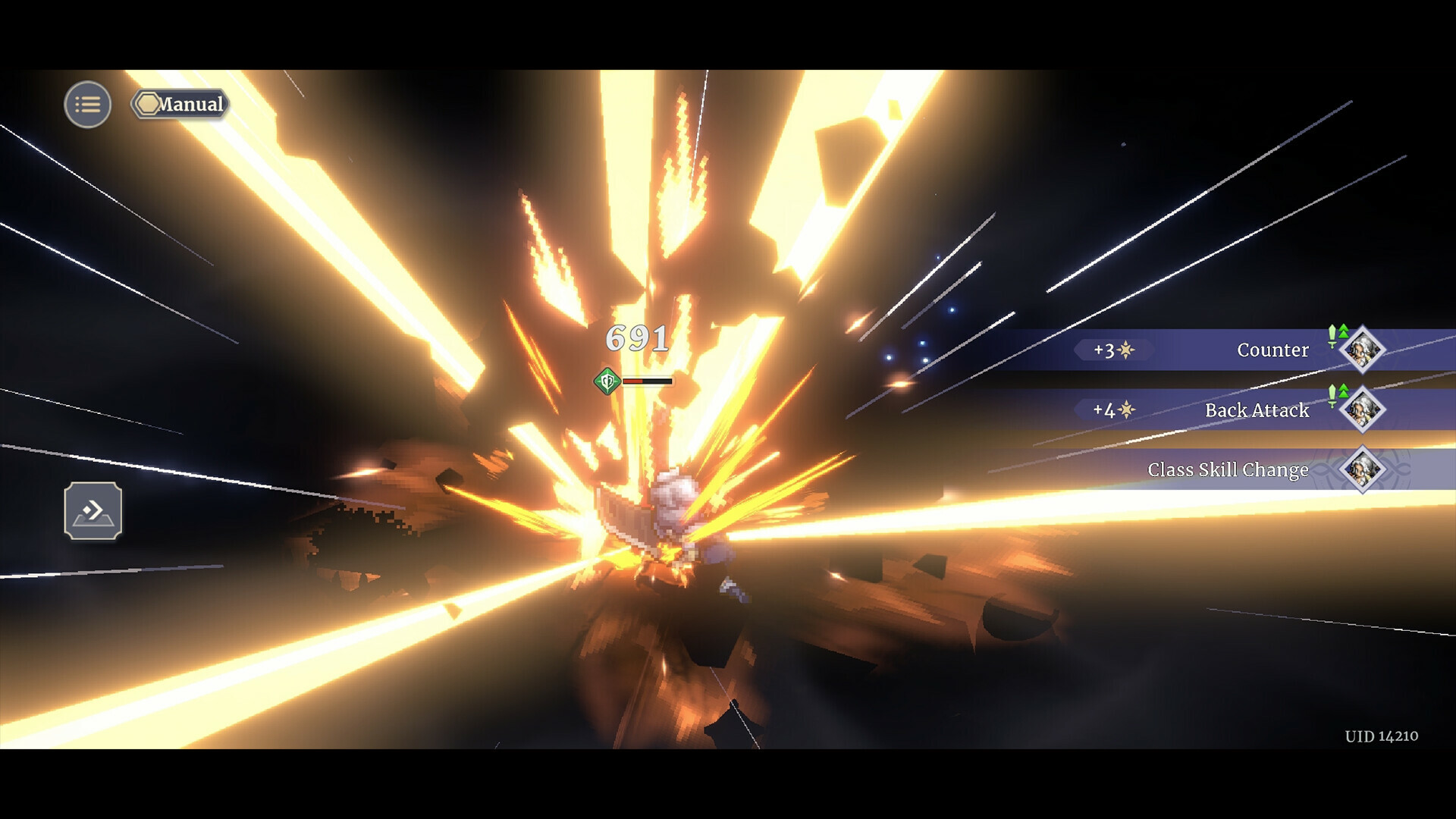Activate the Back Attack skill

[x=1257, y=410]
